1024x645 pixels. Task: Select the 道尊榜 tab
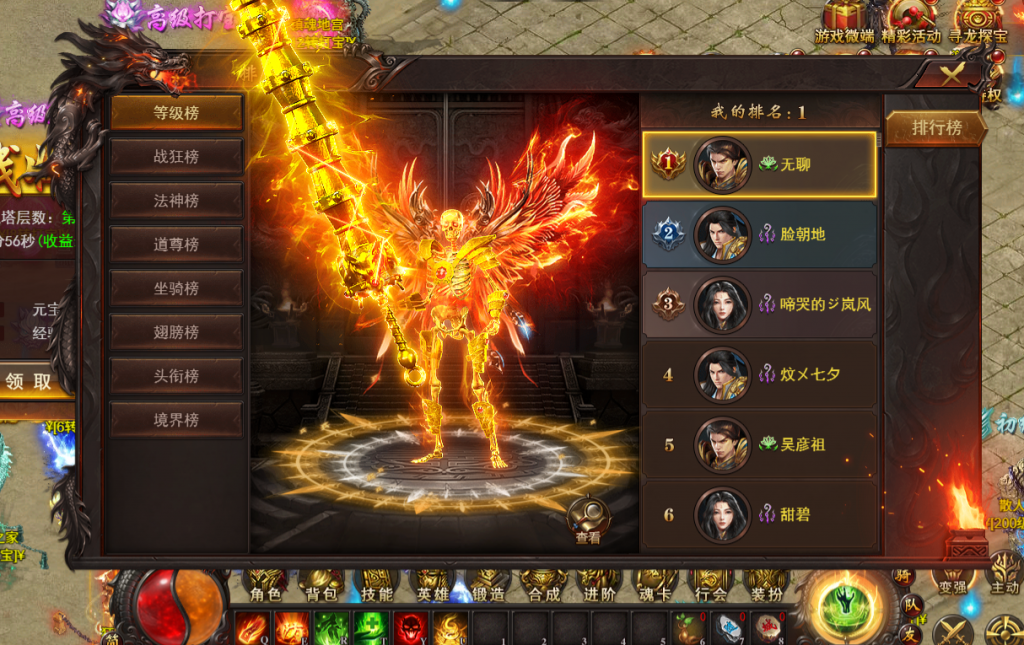(176, 244)
